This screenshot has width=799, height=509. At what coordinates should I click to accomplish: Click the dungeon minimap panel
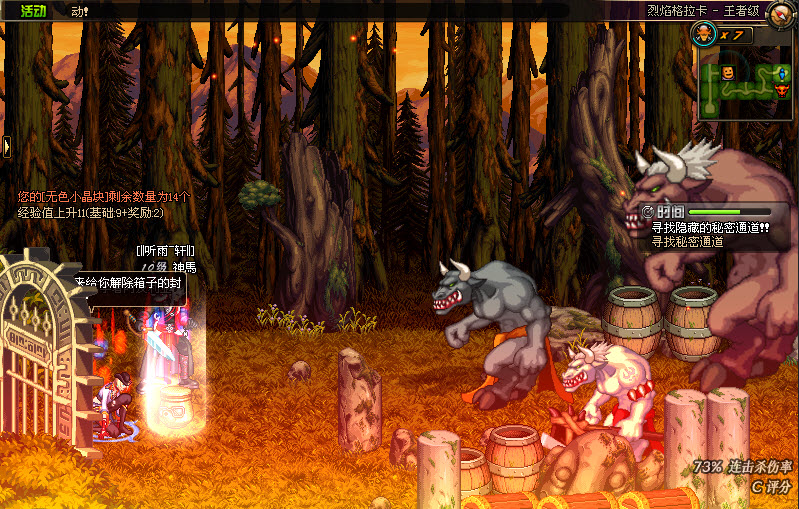point(747,86)
